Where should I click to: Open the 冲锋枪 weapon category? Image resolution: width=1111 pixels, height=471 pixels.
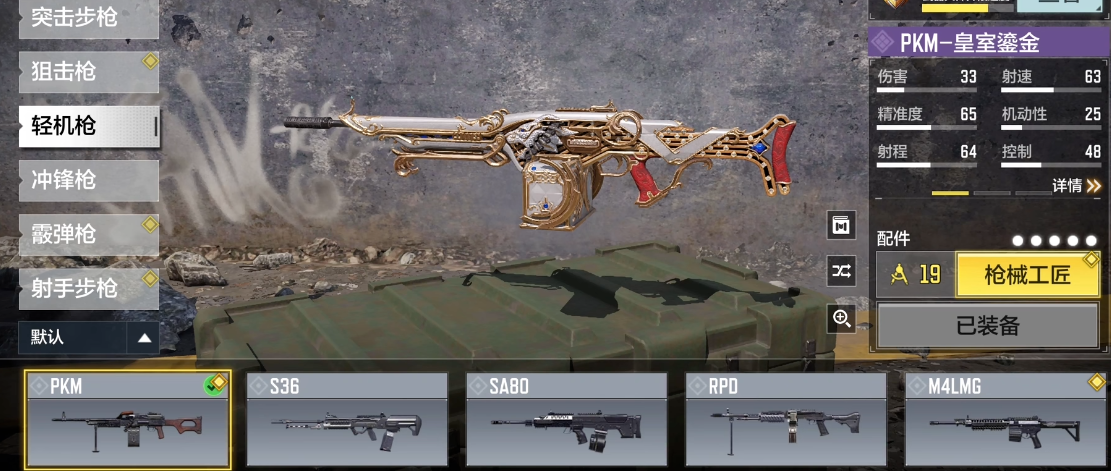coord(88,180)
